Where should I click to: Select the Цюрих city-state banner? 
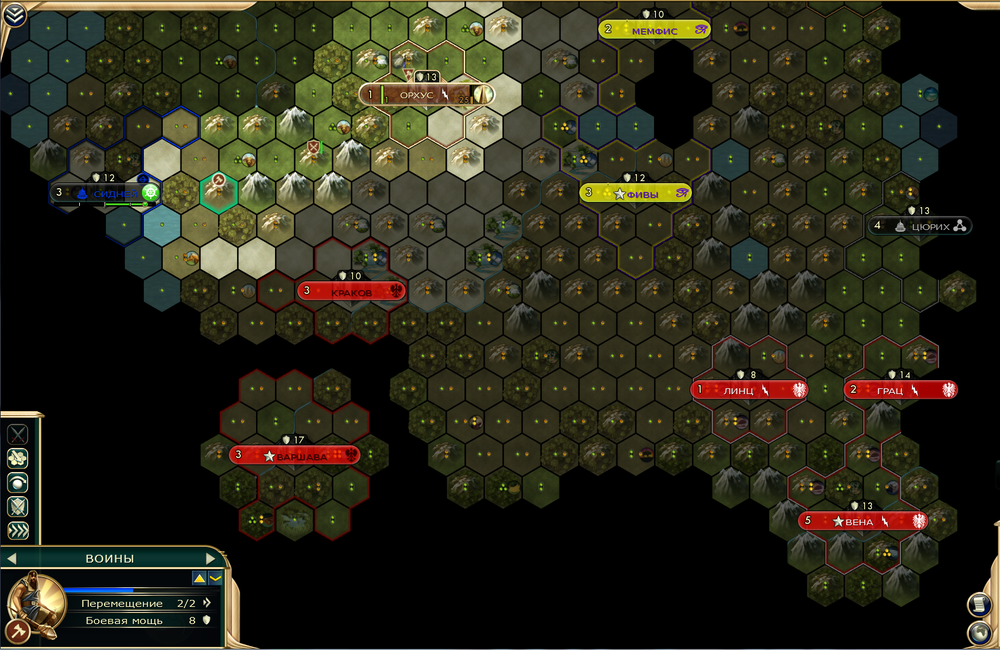coord(920,227)
